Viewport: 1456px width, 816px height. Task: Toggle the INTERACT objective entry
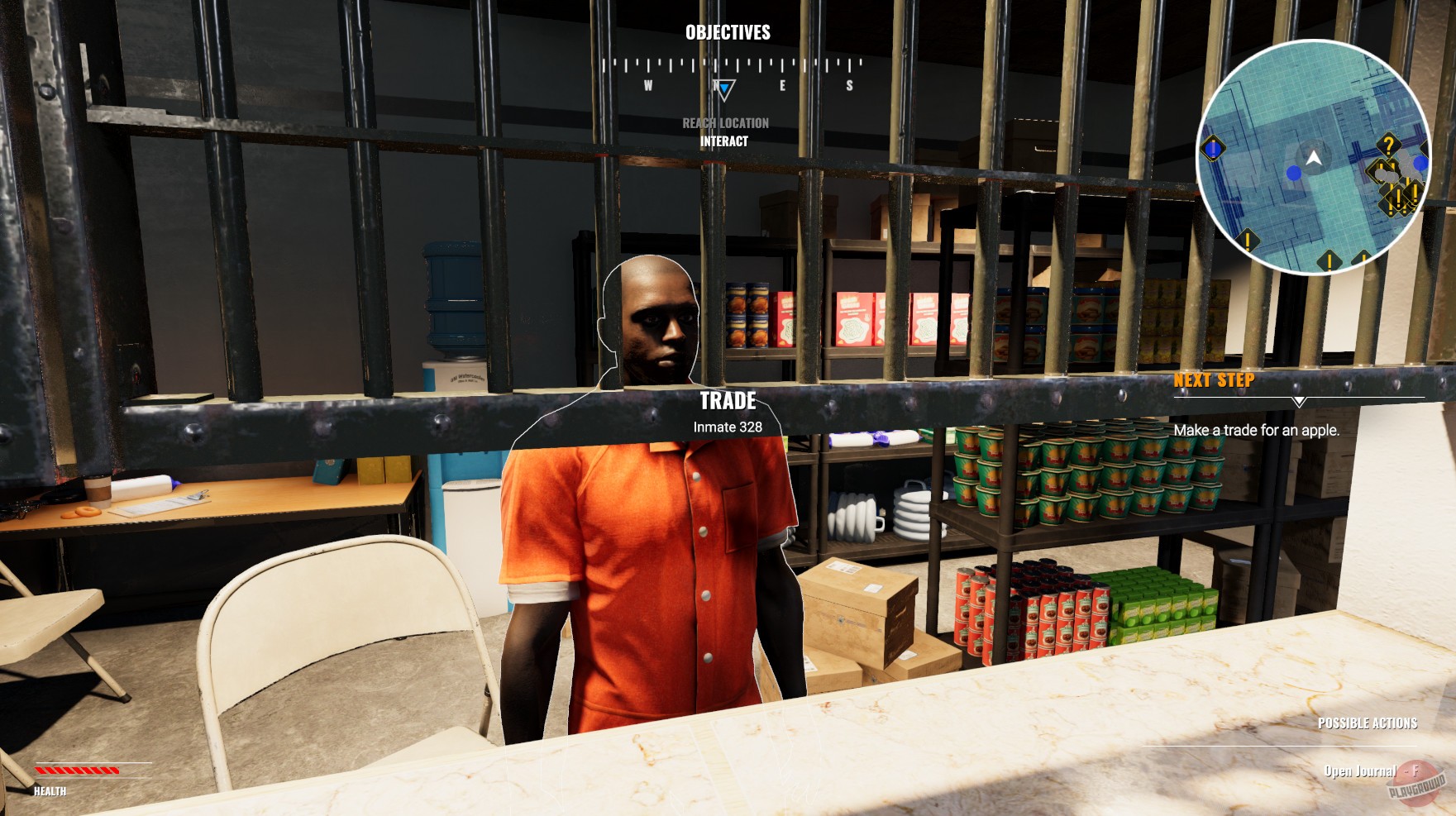pos(724,141)
